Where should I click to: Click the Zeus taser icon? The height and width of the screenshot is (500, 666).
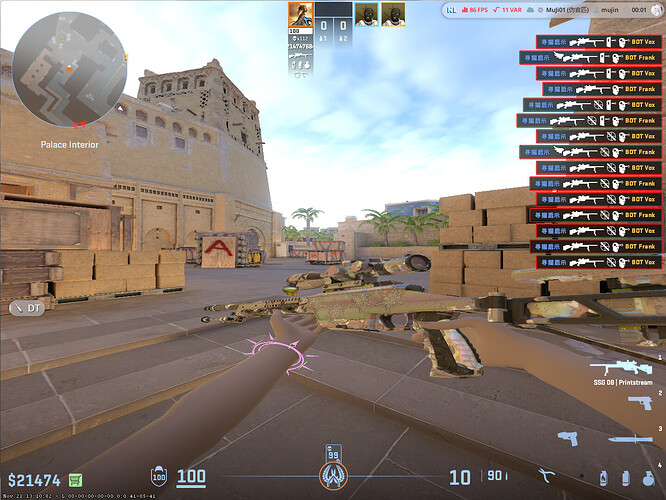click(567, 438)
